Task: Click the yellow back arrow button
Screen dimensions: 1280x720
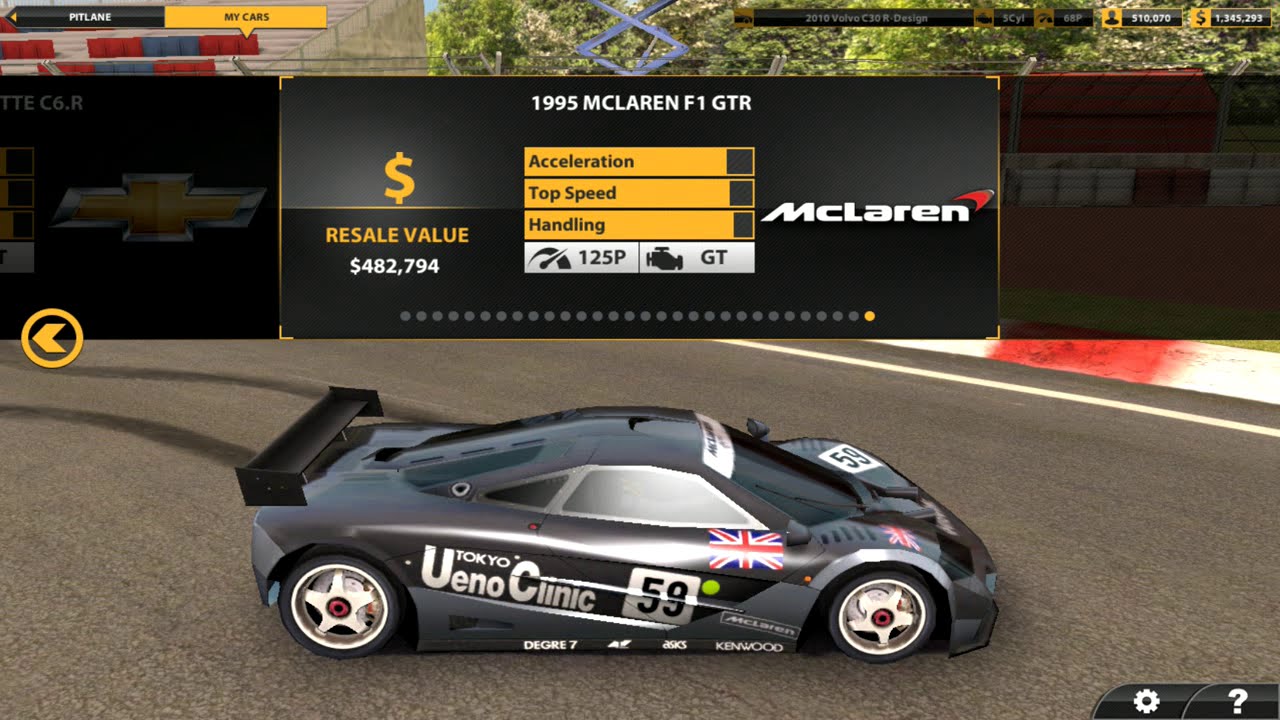Action: point(52,339)
